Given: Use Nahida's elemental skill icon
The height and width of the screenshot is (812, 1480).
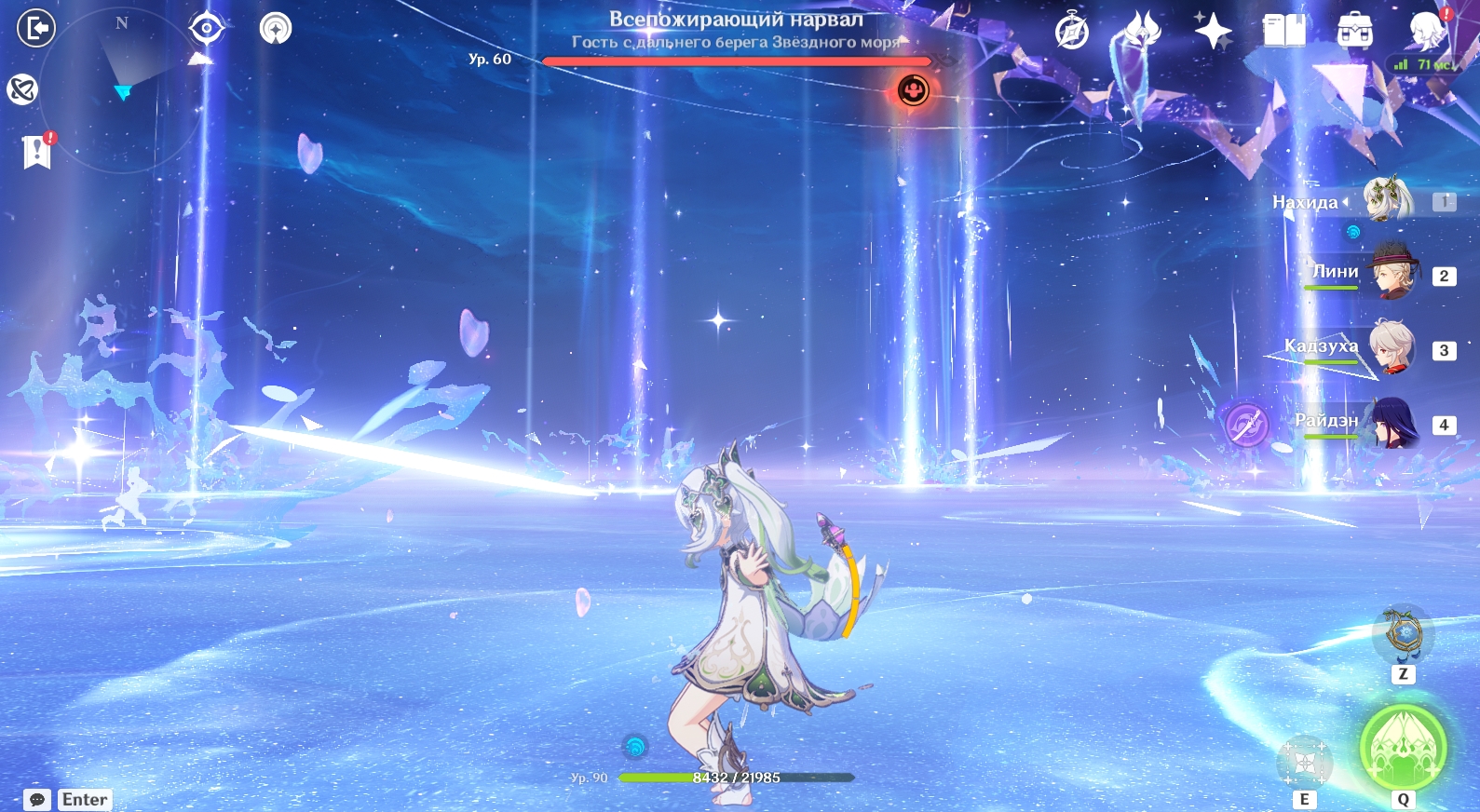Looking at the screenshot, I should point(1304,763).
